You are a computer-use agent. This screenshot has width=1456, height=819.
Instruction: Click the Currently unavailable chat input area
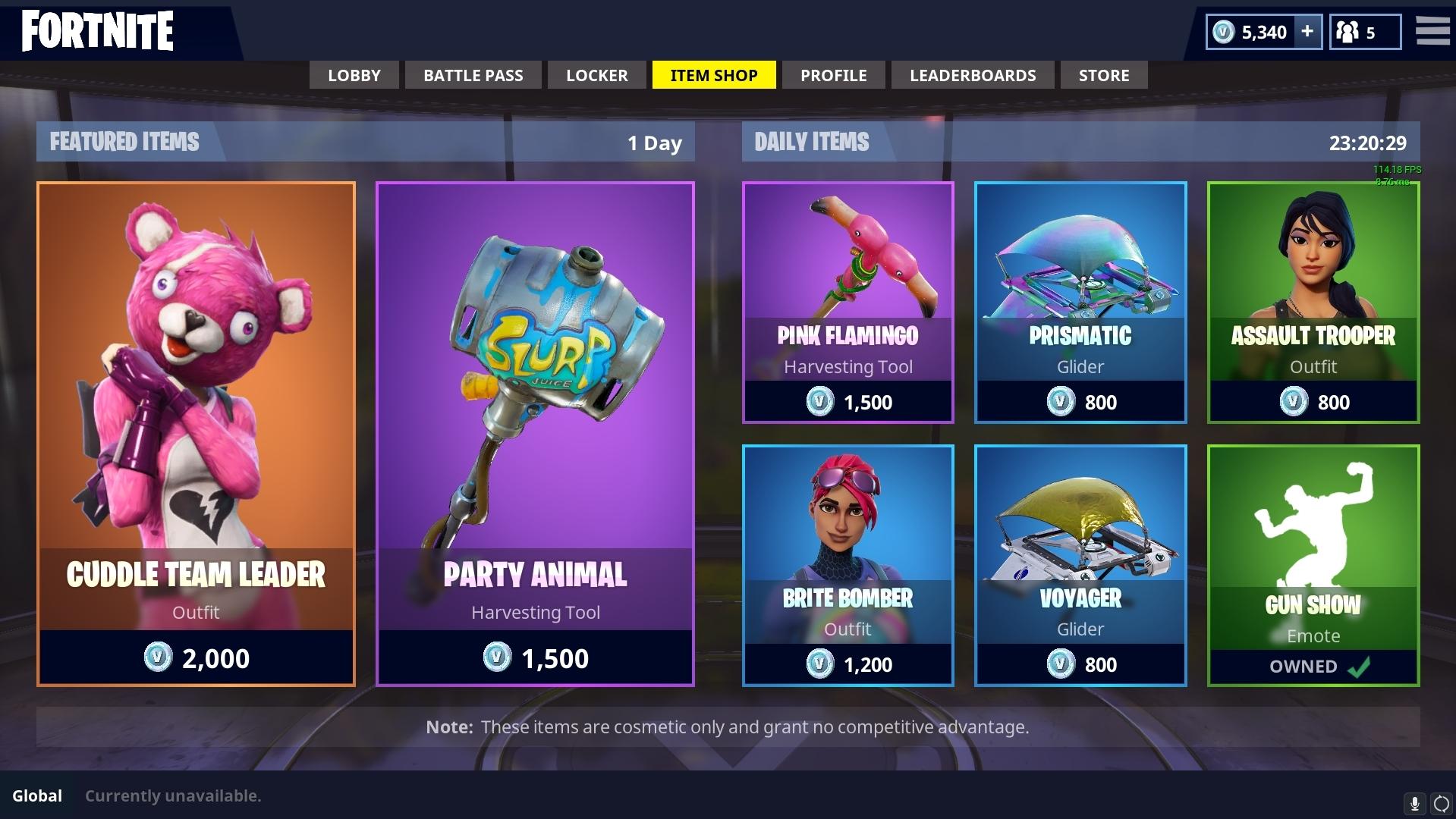(x=173, y=795)
